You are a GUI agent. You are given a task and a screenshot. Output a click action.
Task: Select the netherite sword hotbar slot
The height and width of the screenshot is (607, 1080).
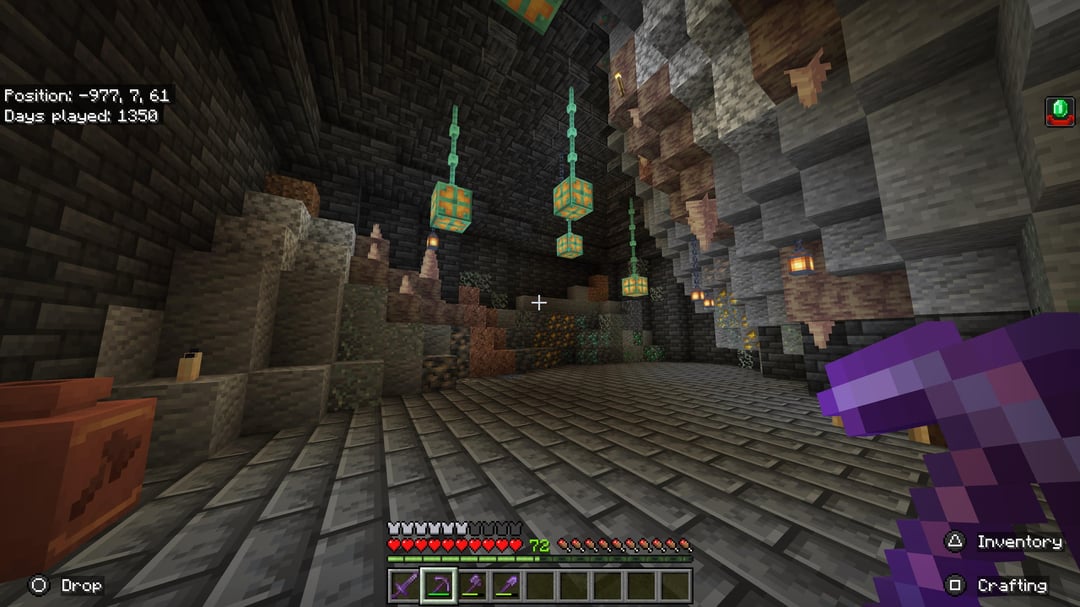(x=405, y=585)
